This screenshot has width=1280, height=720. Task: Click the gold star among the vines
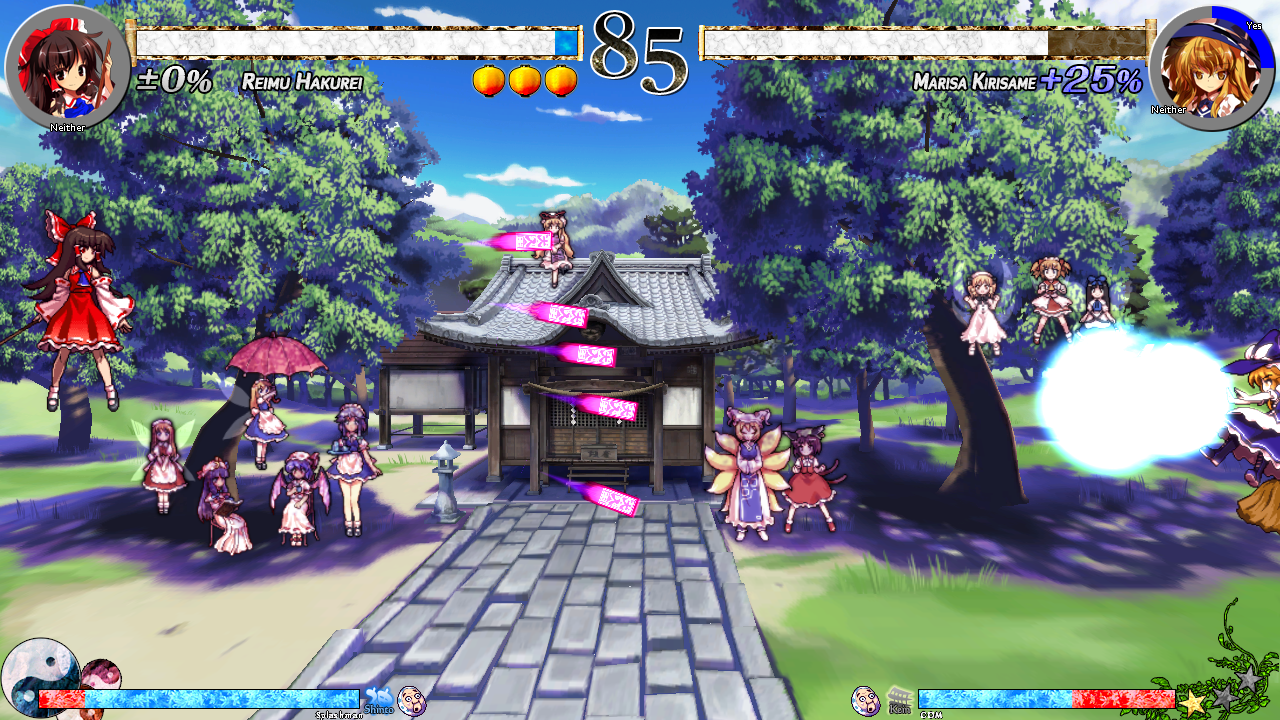pyautogui.click(x=1192, y=702)
